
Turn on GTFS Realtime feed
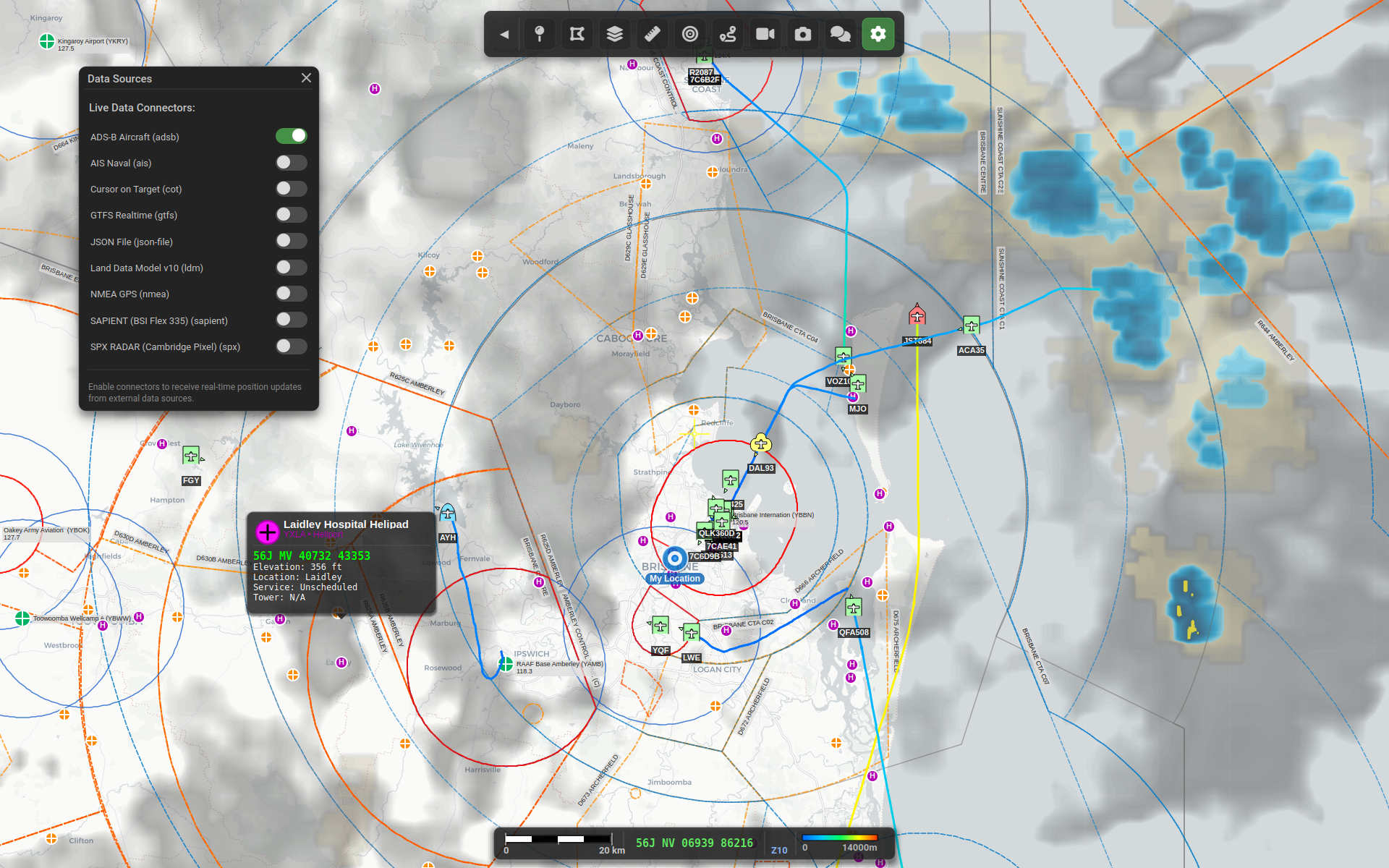(291, 214)
